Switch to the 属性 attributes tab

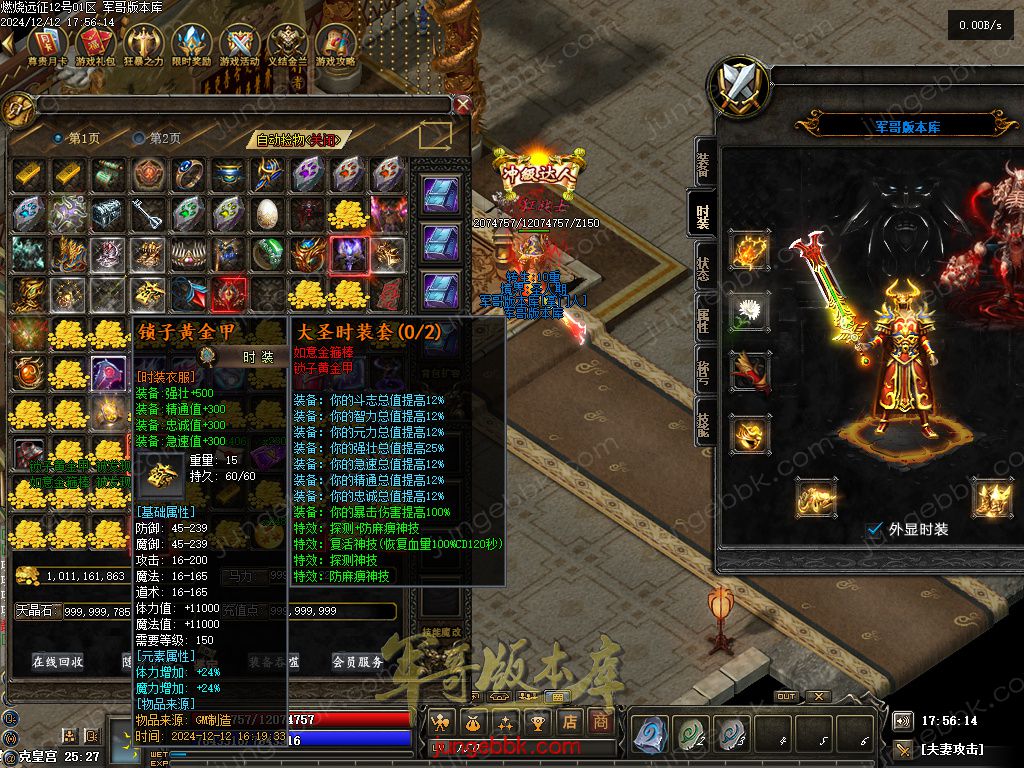coord(703,318)
